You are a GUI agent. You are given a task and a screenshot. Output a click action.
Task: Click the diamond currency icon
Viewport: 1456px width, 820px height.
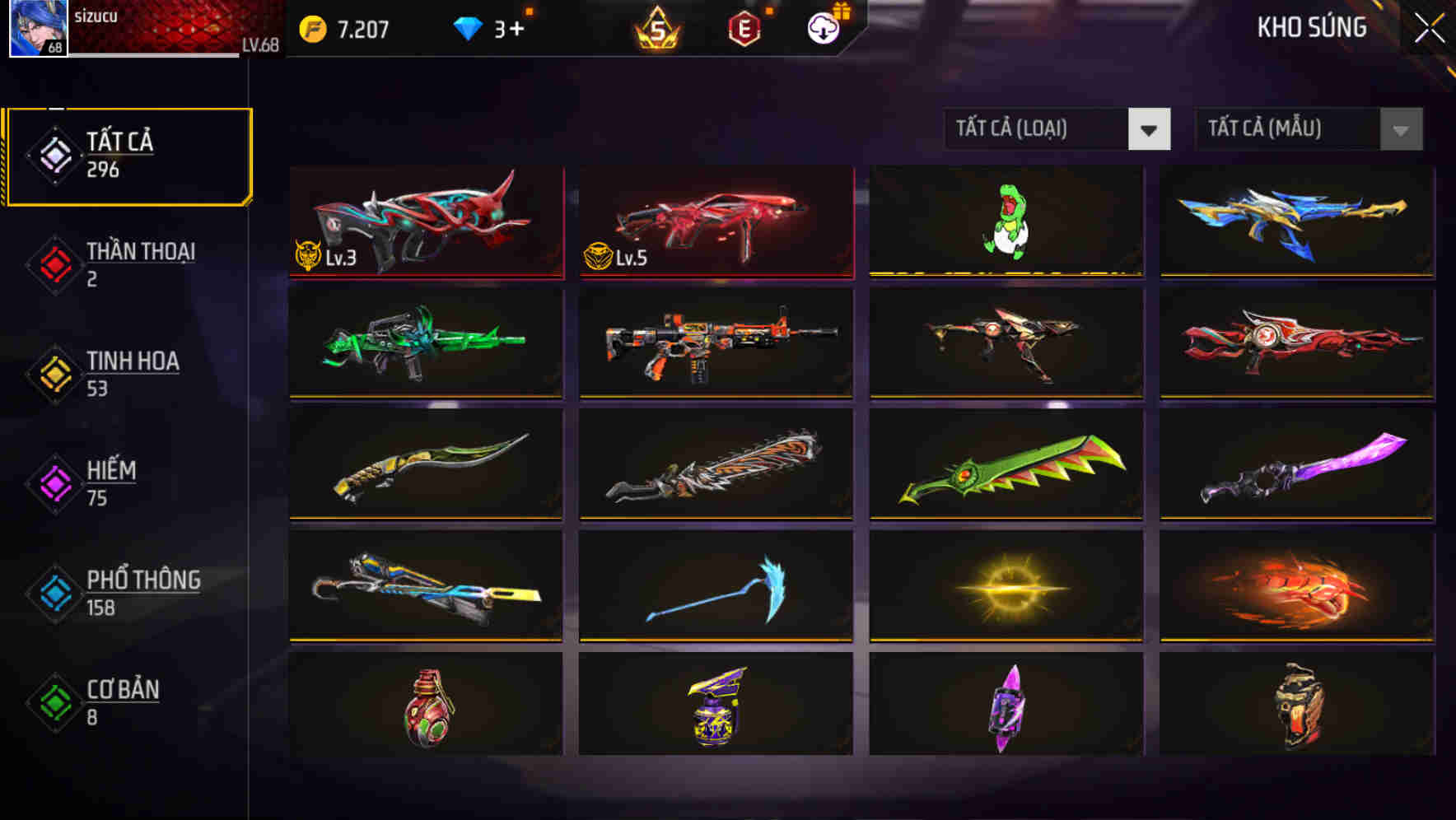click(469, 27)
